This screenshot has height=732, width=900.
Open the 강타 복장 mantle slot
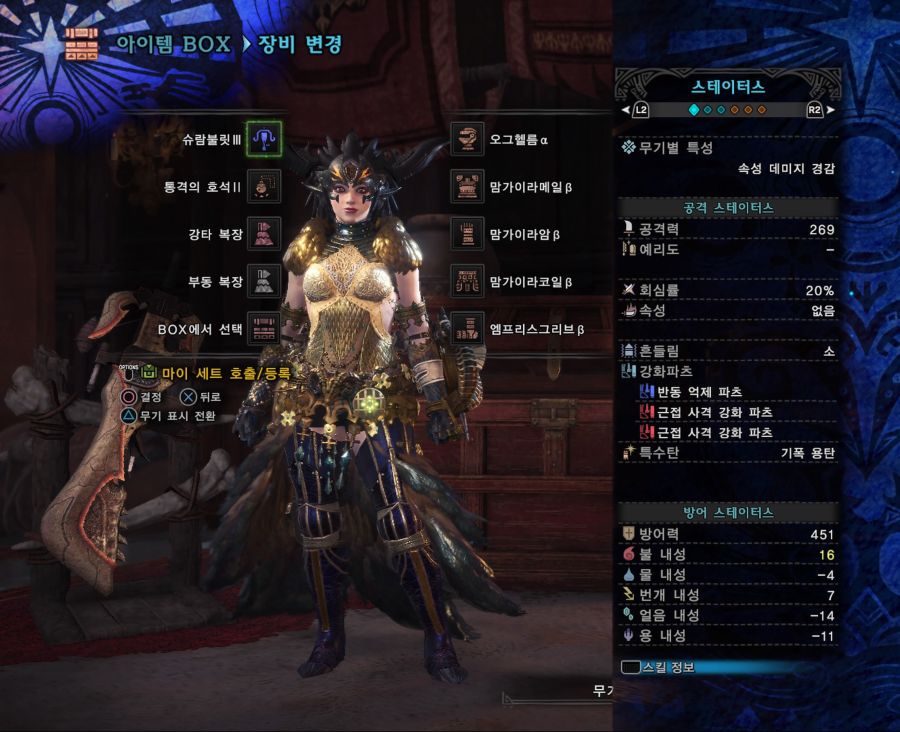click(x=264, y=234)
